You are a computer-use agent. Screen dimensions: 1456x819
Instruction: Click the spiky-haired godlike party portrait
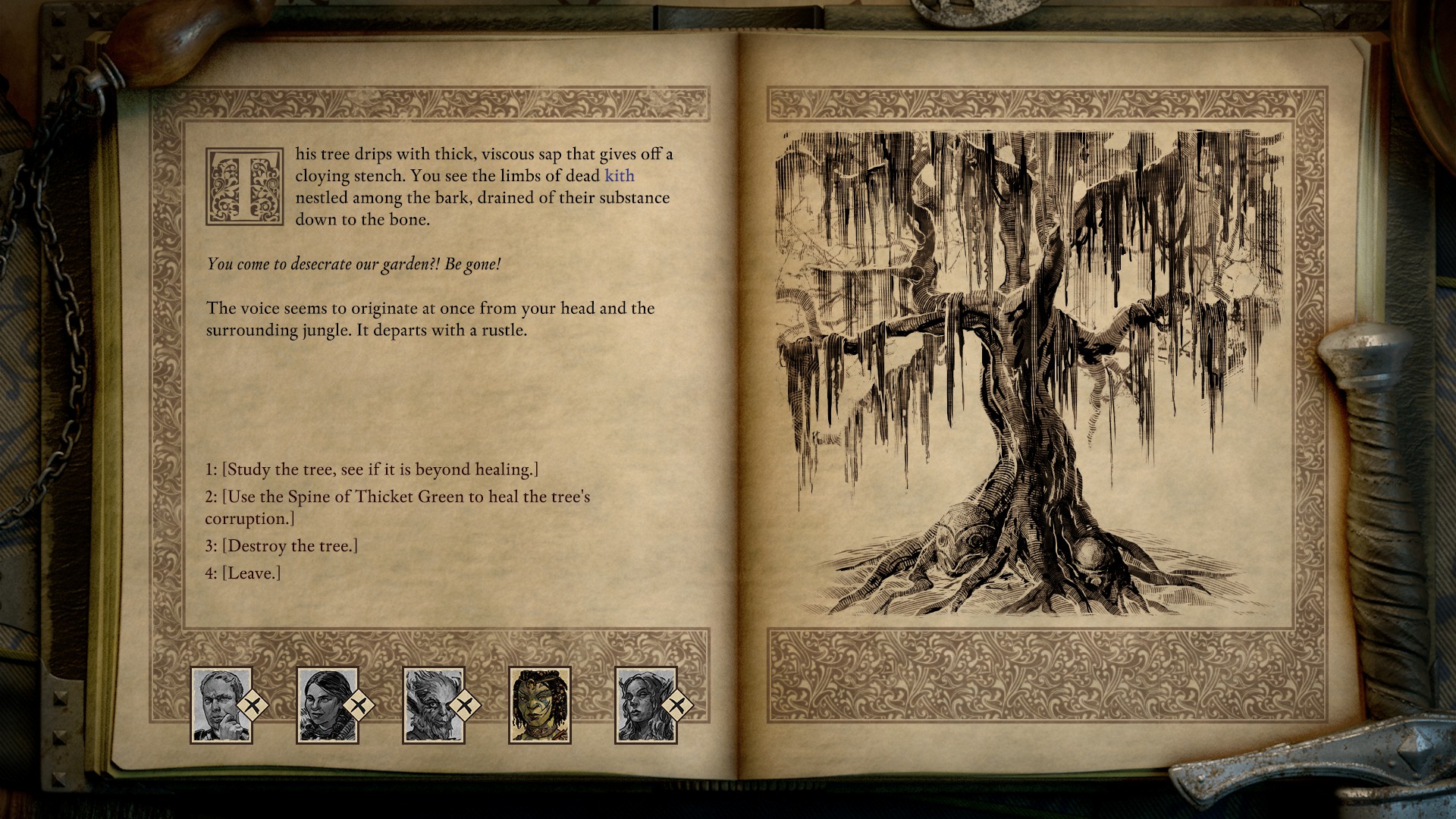click(x=433, y=704)
